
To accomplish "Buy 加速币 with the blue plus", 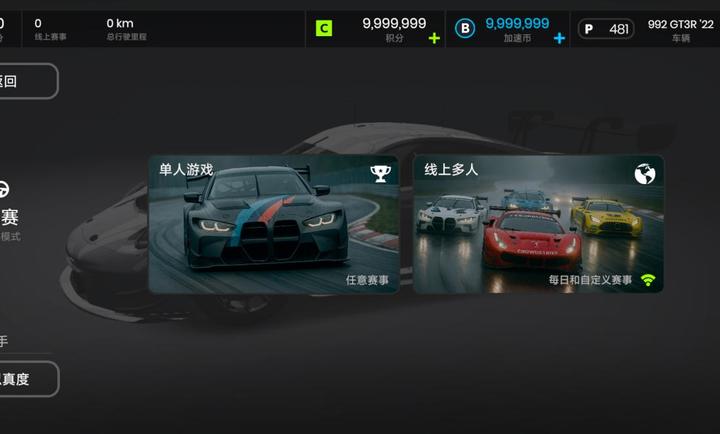I will (x=559, y=38).
